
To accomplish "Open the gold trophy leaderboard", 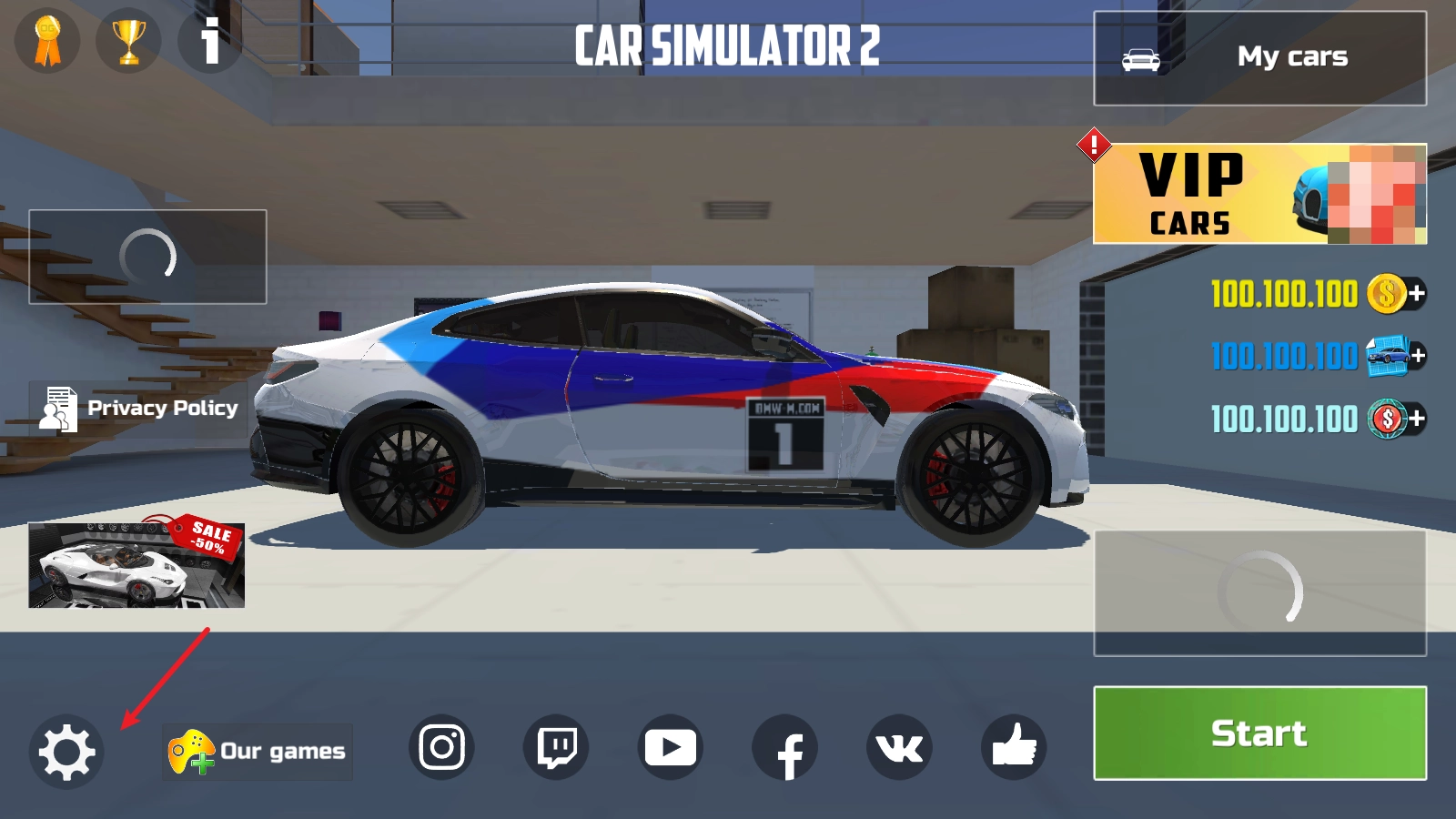I will pyautogui.click(x=128, y=41).
